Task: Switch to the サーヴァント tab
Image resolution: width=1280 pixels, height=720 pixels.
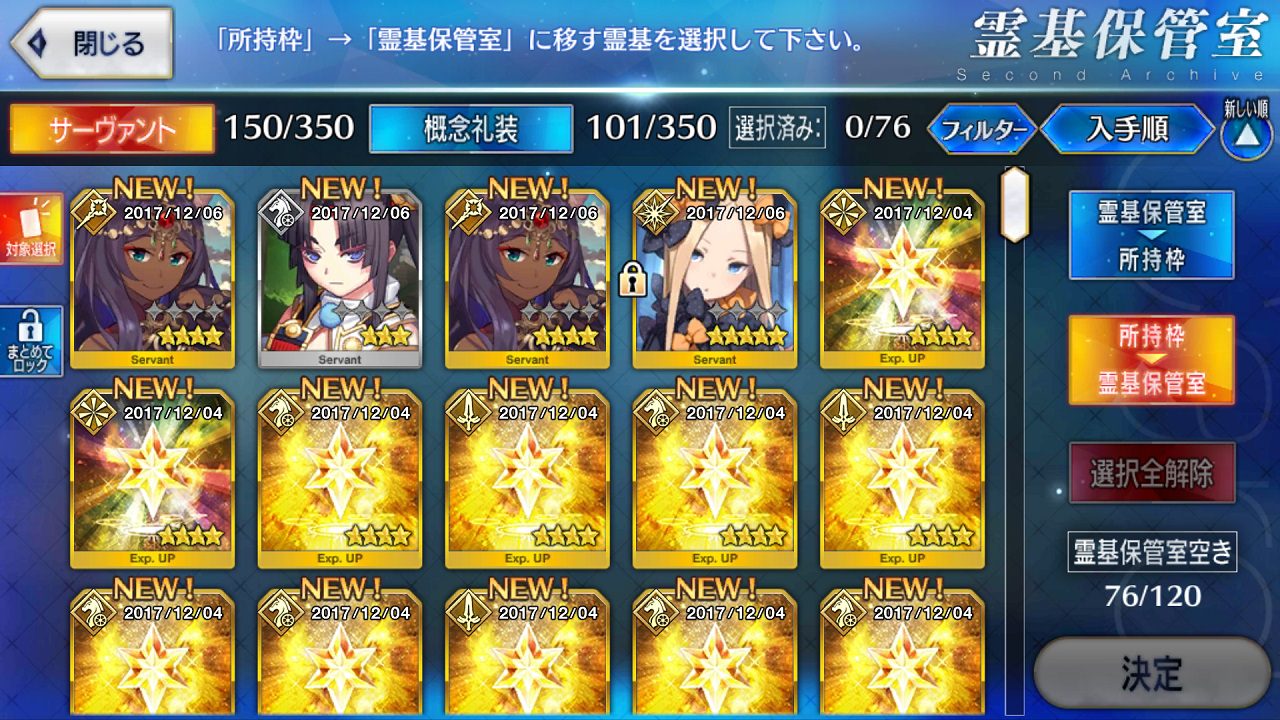Action: pos(112,129)
